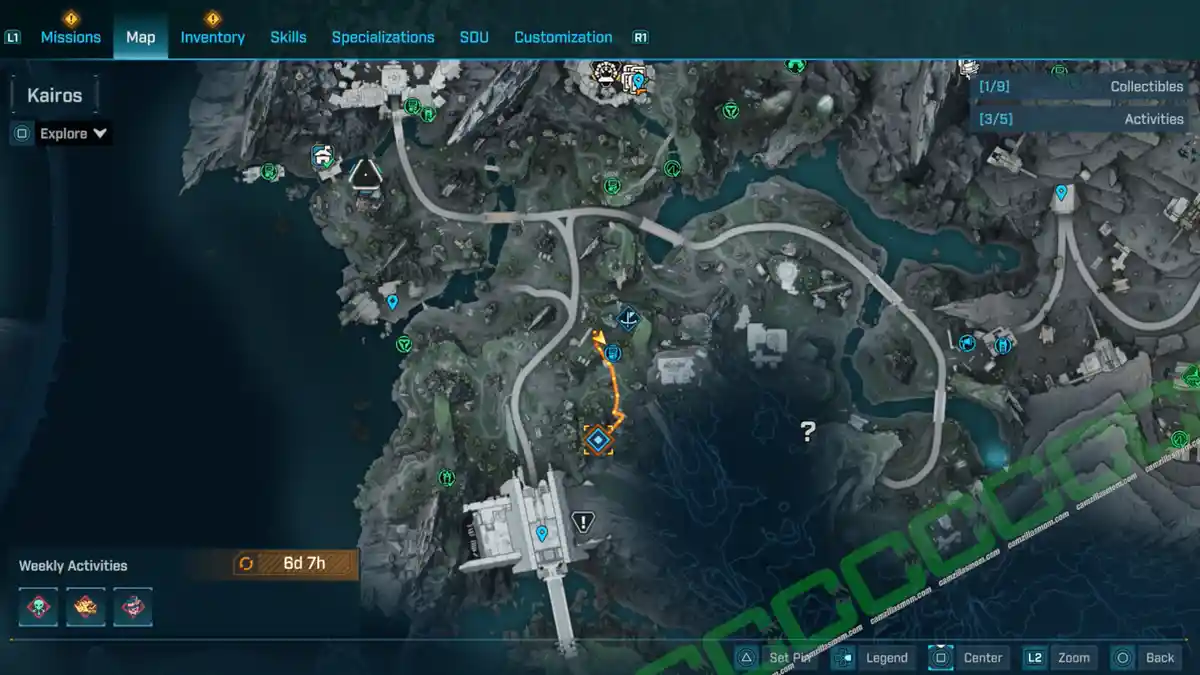Image resolution: width=1200 pixels, height=675 pixels.
Task: Select the orange-bracketed diamond waypoint marker
Action: [x=598, y=439]
